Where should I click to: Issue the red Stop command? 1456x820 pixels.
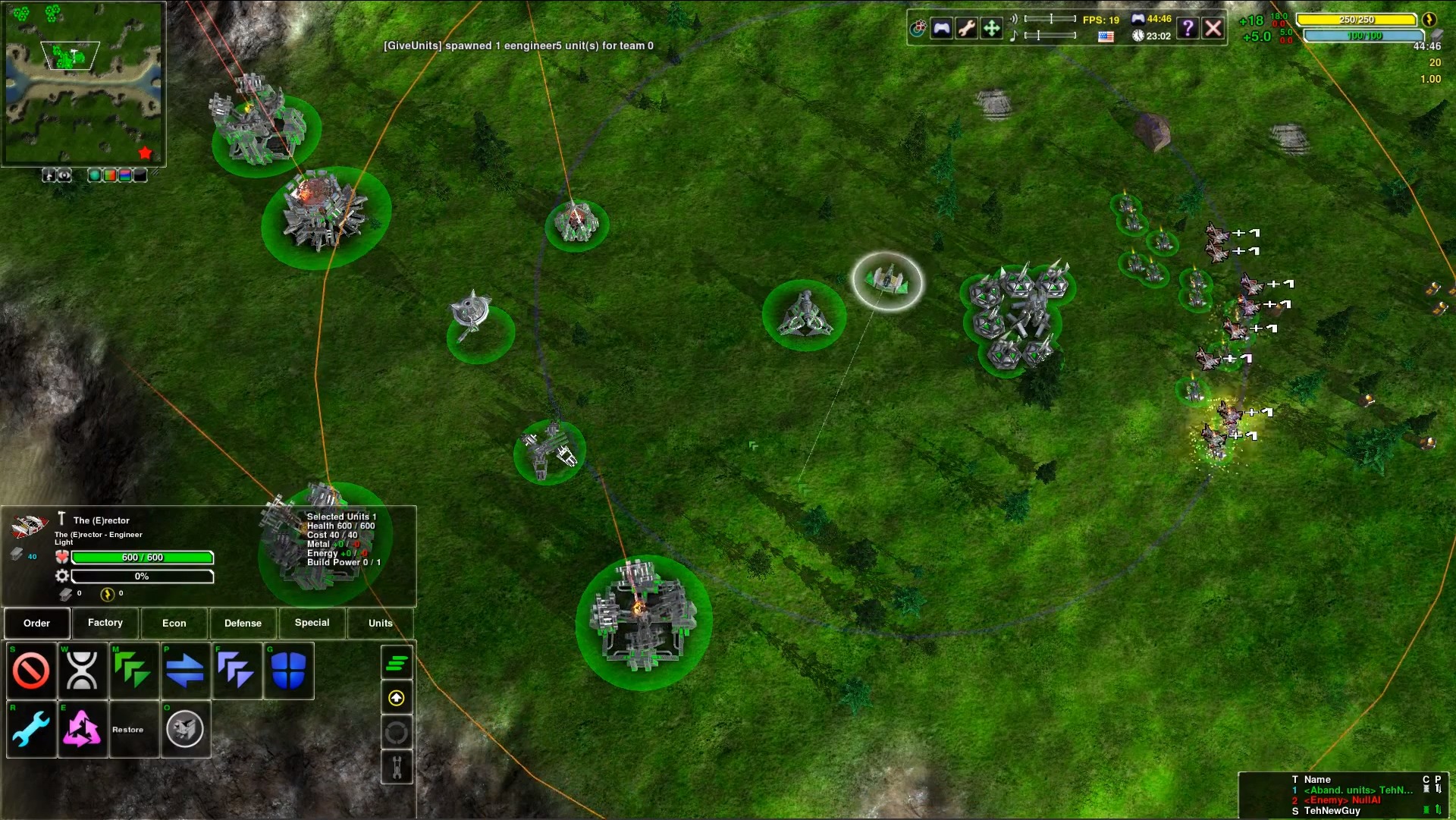pos(31,671)
